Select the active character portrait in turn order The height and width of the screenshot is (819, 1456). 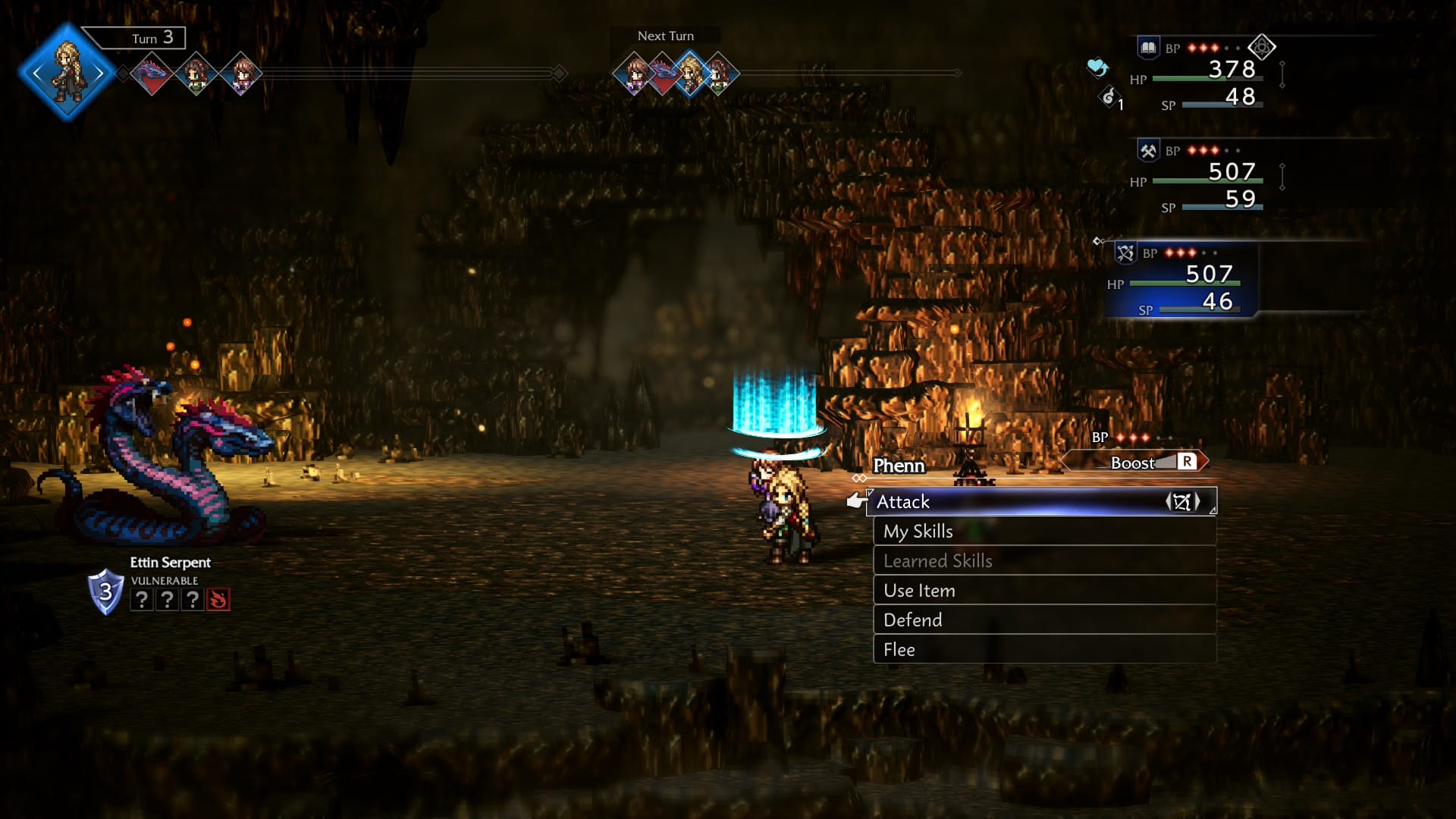pos(67,73)
